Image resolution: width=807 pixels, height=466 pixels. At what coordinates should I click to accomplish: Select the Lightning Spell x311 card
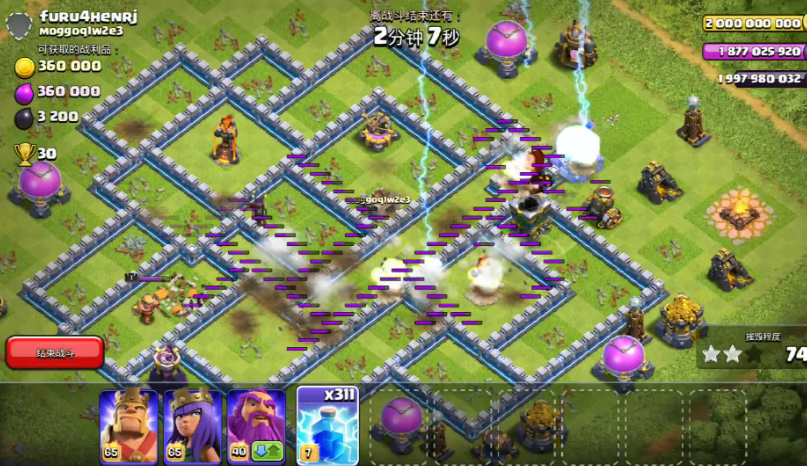[x=327, y=425]
